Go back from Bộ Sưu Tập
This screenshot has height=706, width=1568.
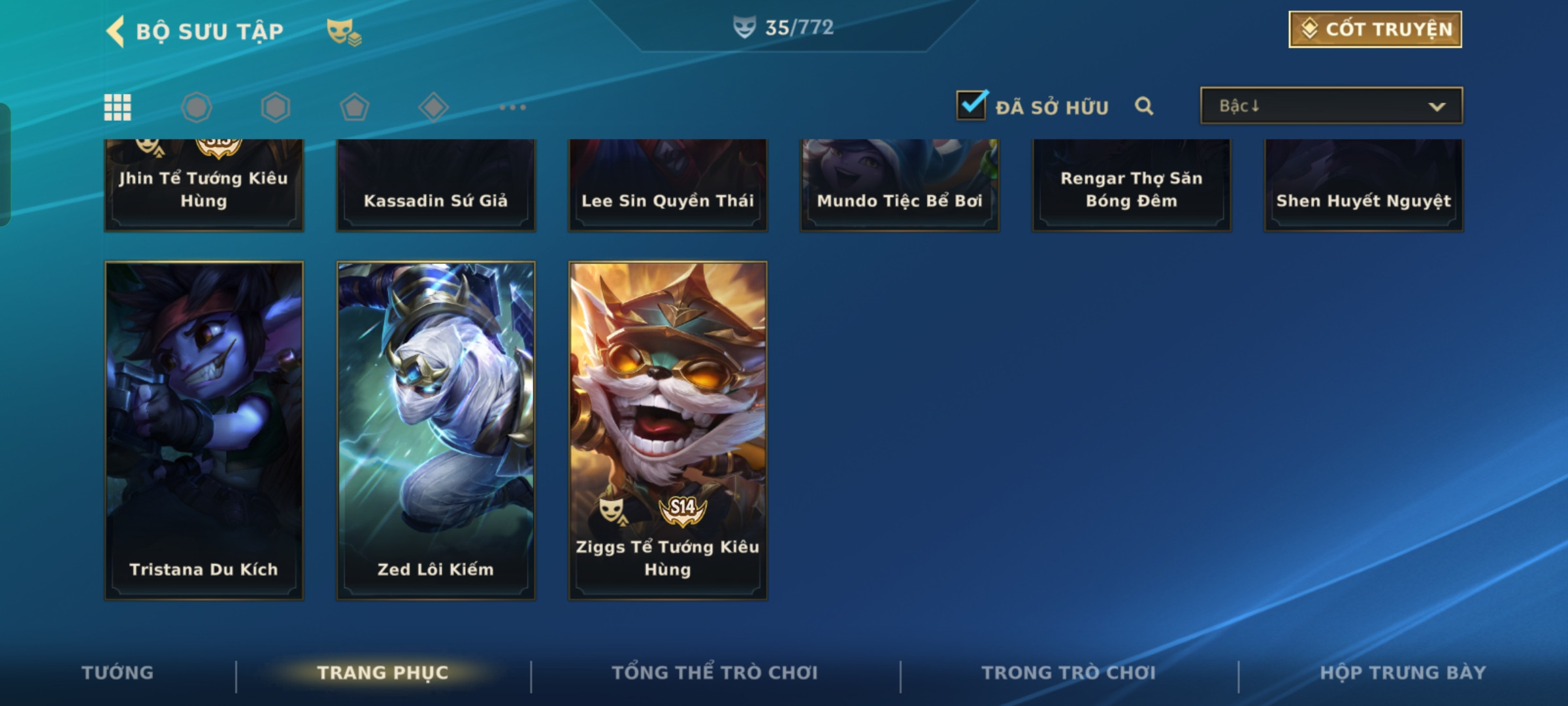click(x=116, y=31)
